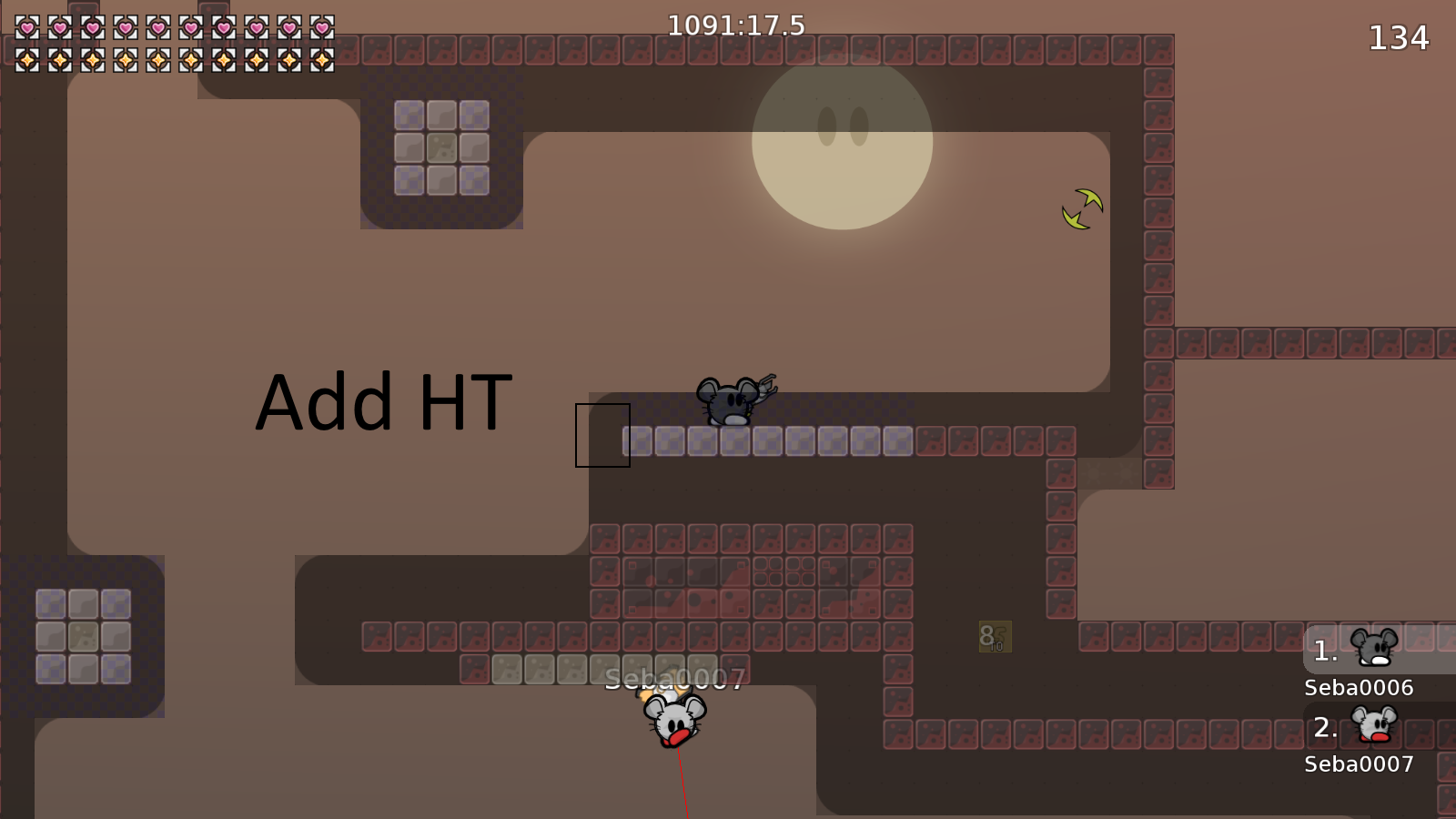Click the first pink heart icon
Viewport: 1456px width, 819px height.
[25, 29]
